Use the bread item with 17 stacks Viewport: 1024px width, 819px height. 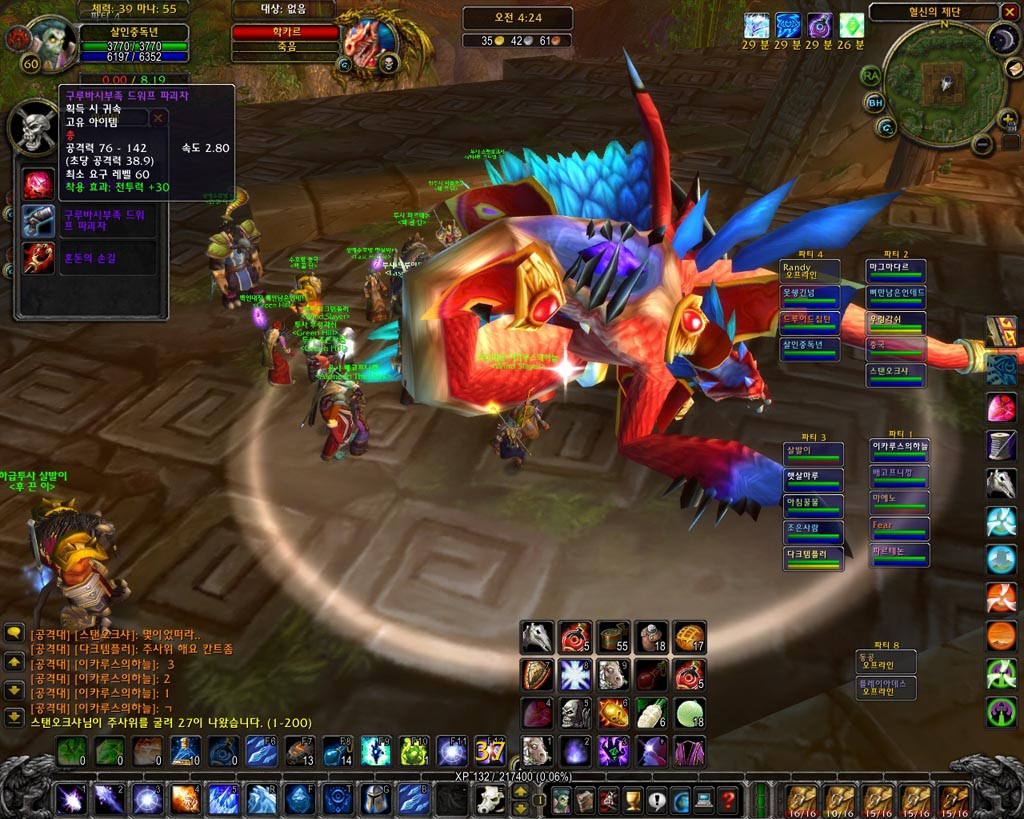click(x=689, y=637)
